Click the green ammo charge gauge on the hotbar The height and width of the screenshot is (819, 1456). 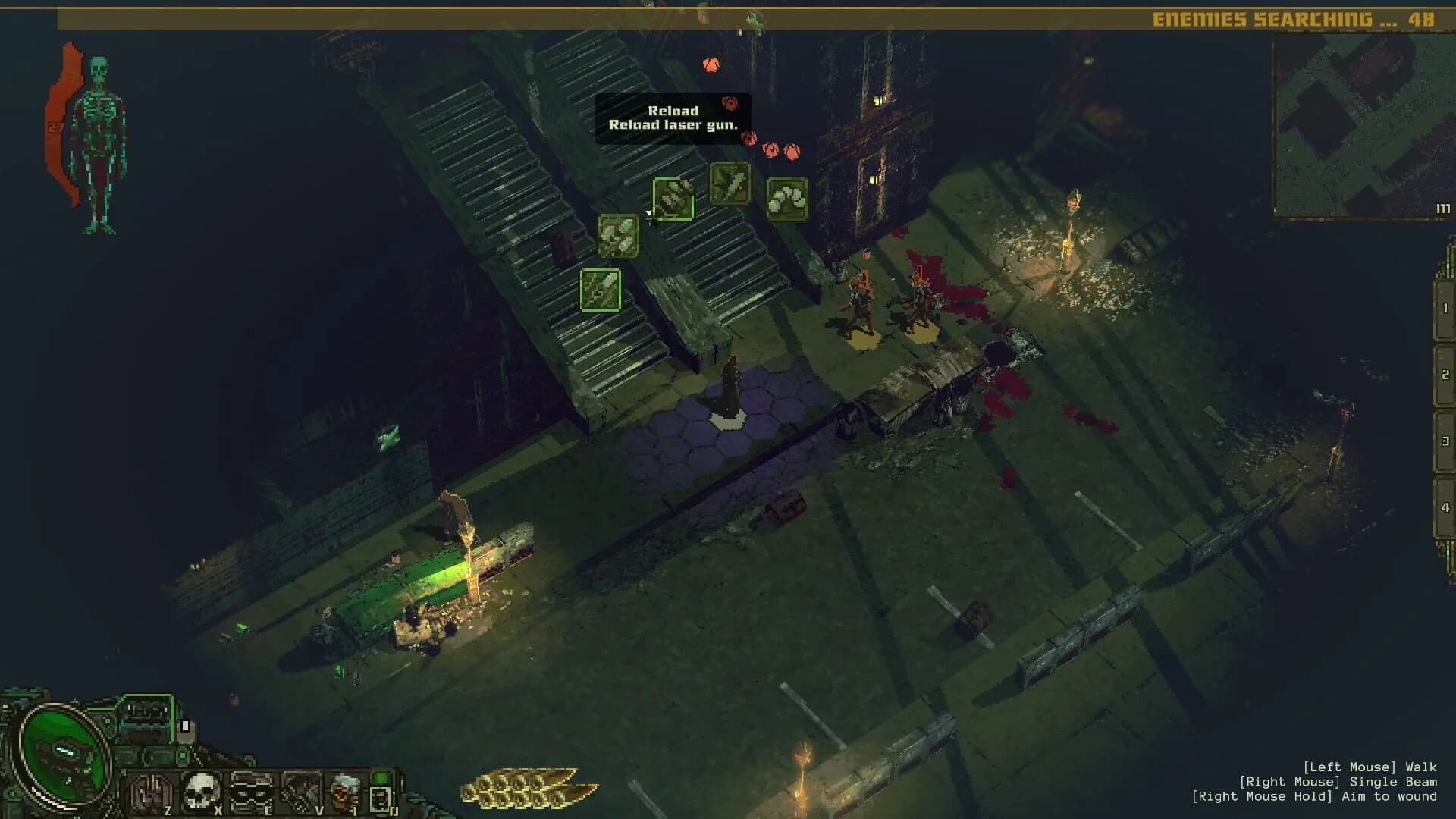(379, 777)
